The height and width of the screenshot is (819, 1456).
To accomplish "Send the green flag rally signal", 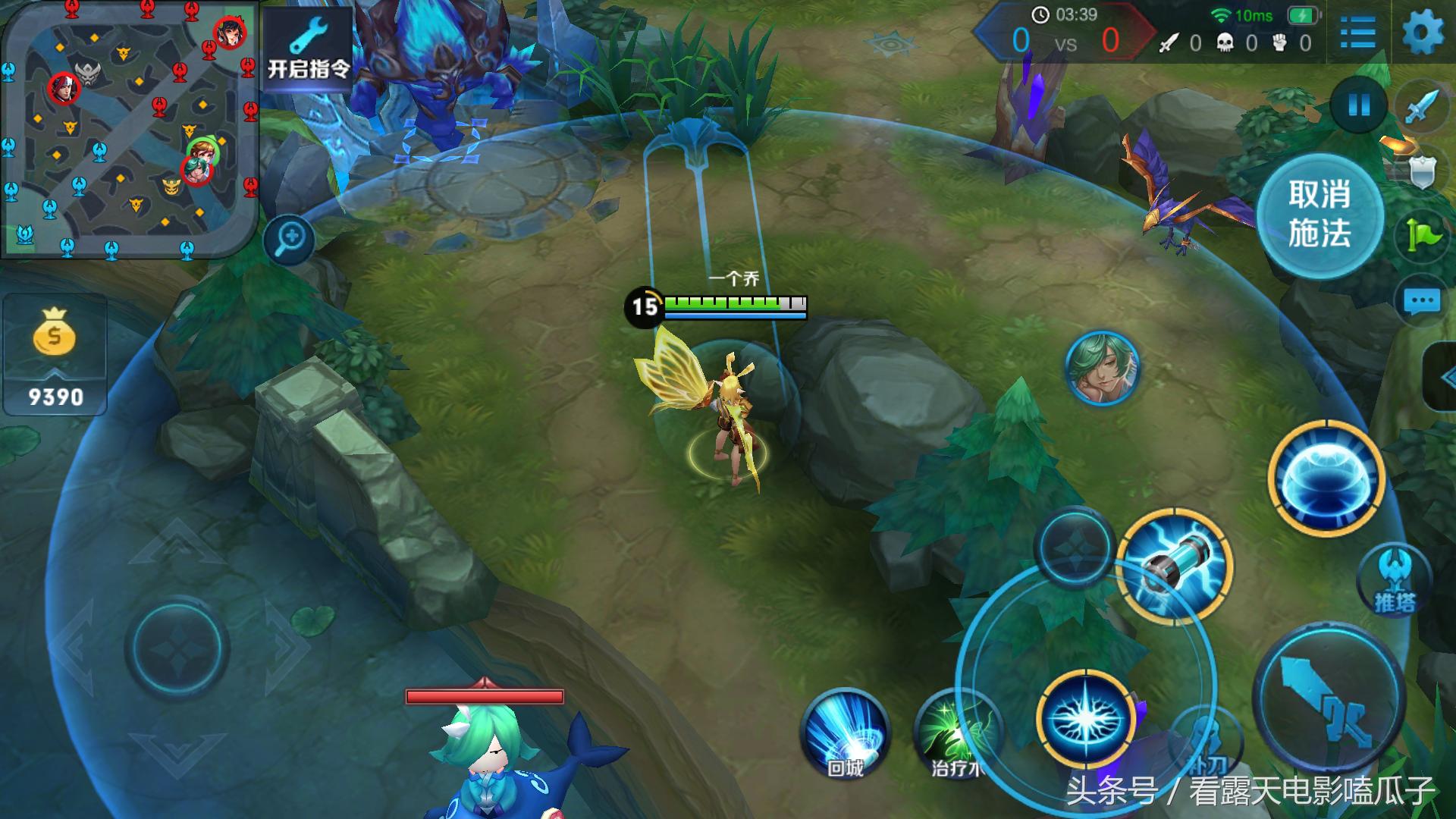I will [1422, 235].
